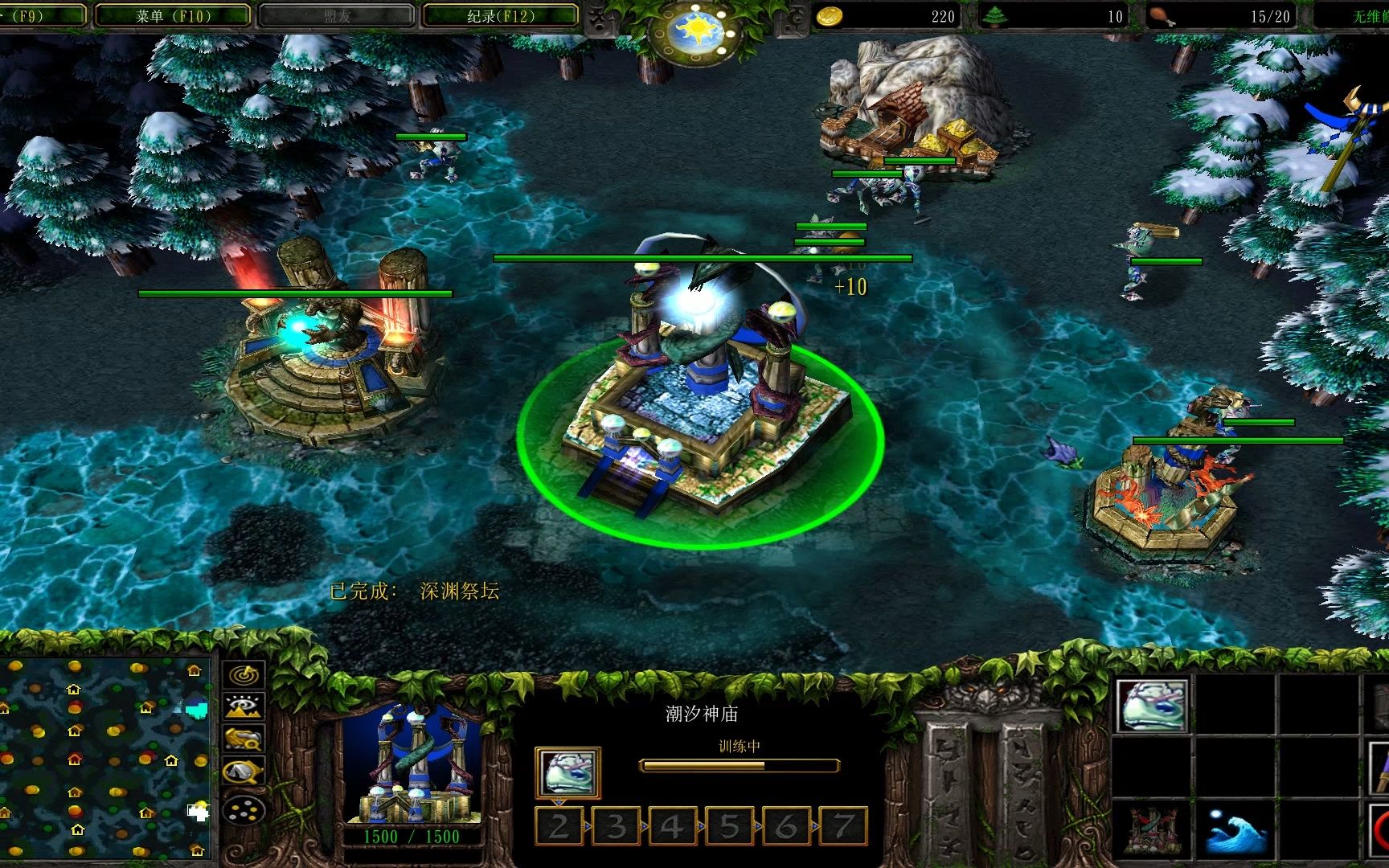
Task: Open the 菜单 (F10) menu
Action: [x=174, y=14]
